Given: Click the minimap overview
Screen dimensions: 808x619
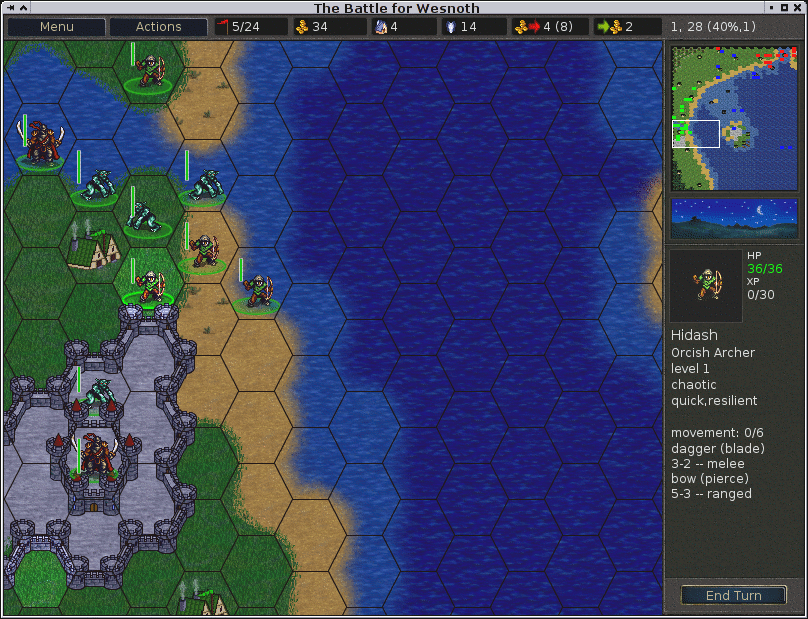Looking at the screenshot, I should pos(734,118).
